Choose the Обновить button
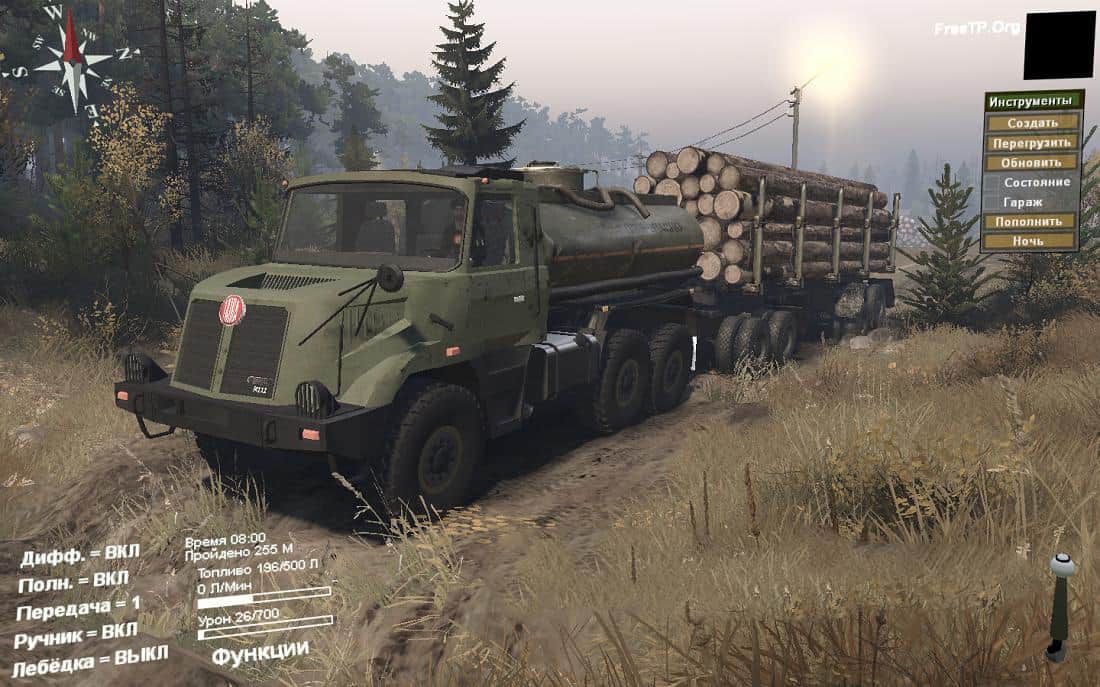The width and height of the screenshot is (1100, 687). (1032, 162)
